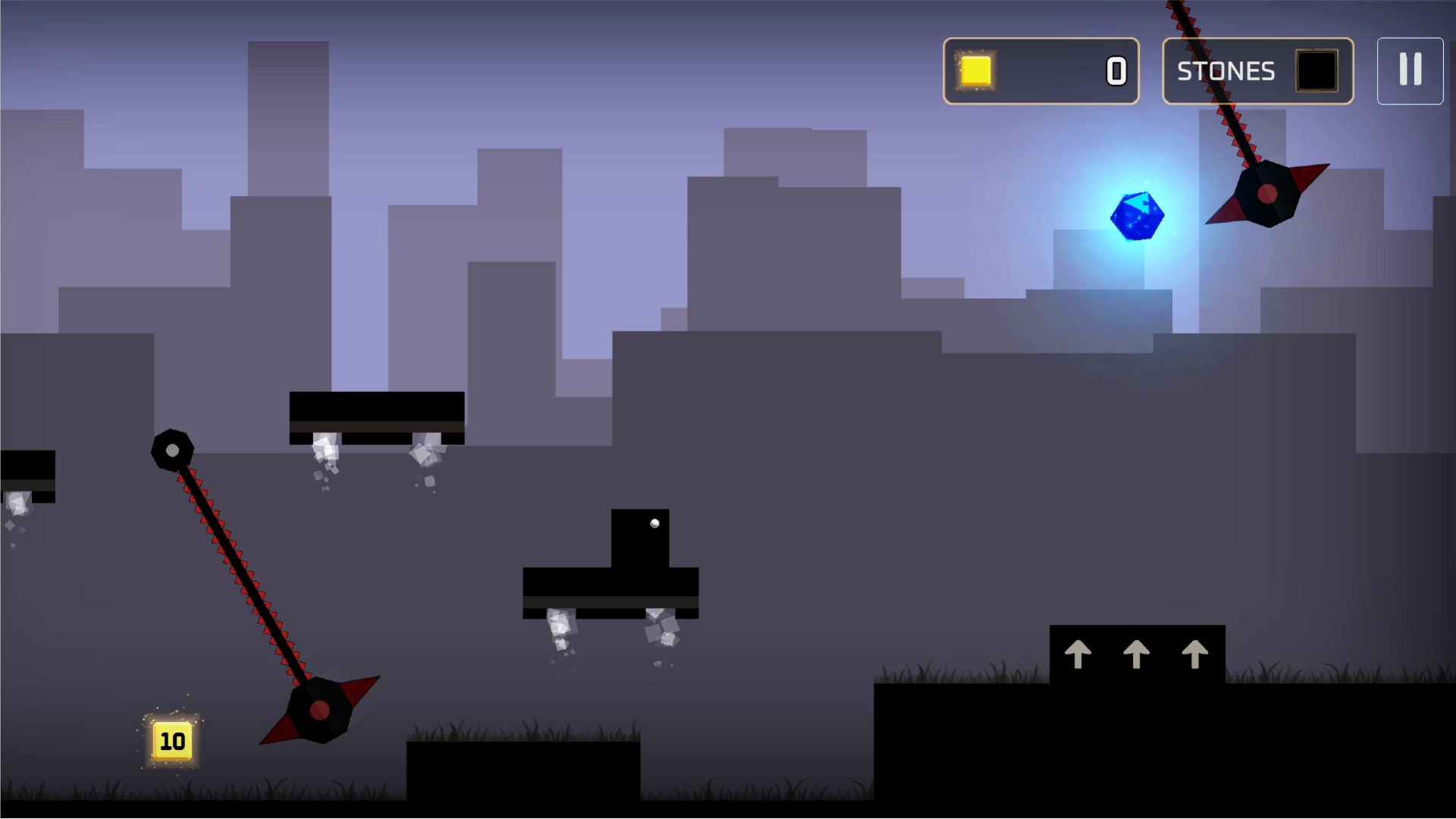Click the middle up arrow on the boost pad
Image resolution: width=1456 pixels, height=819 pixels.
tap(1136, 654)
